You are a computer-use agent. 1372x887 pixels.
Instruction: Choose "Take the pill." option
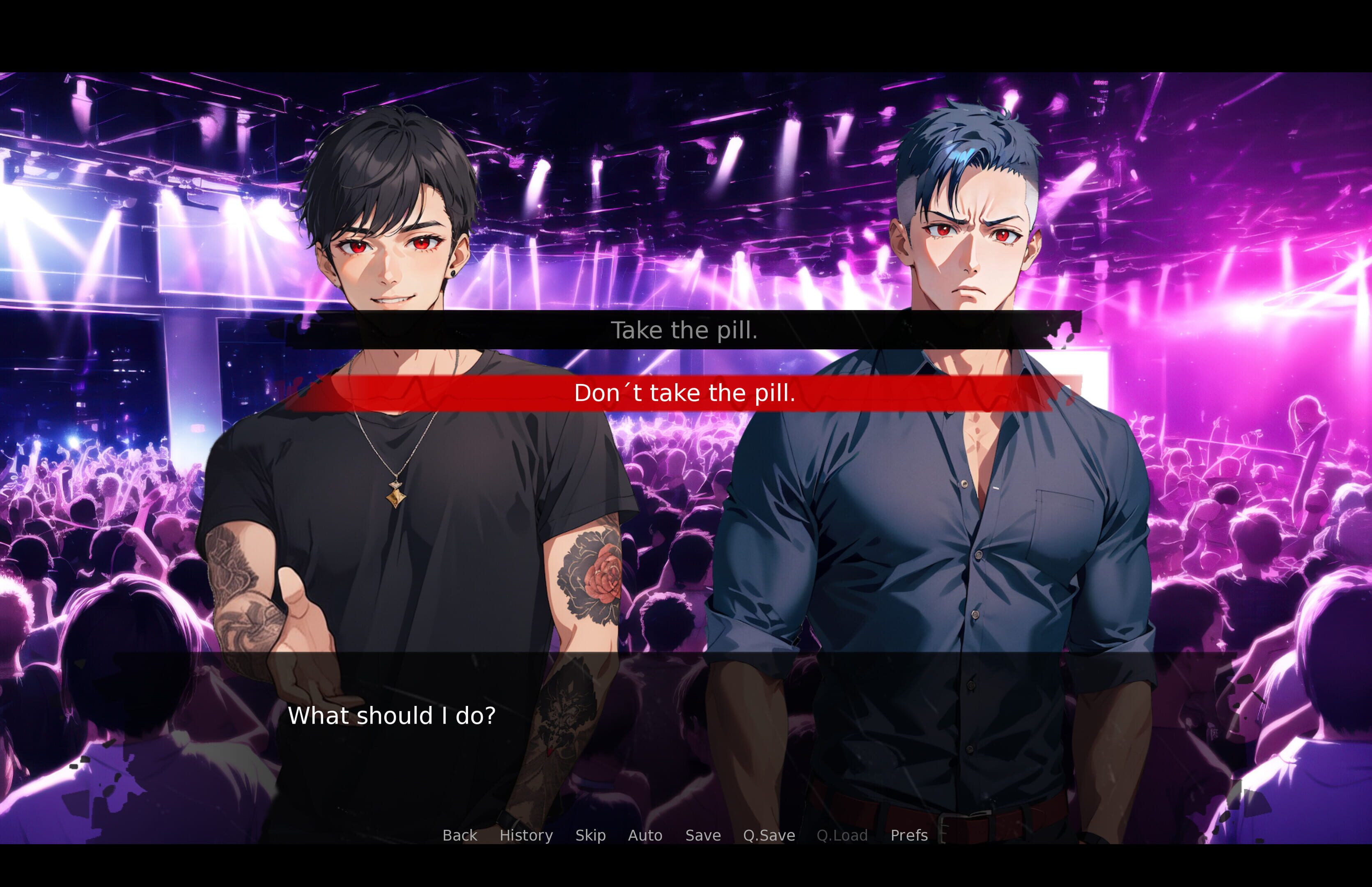684,330
